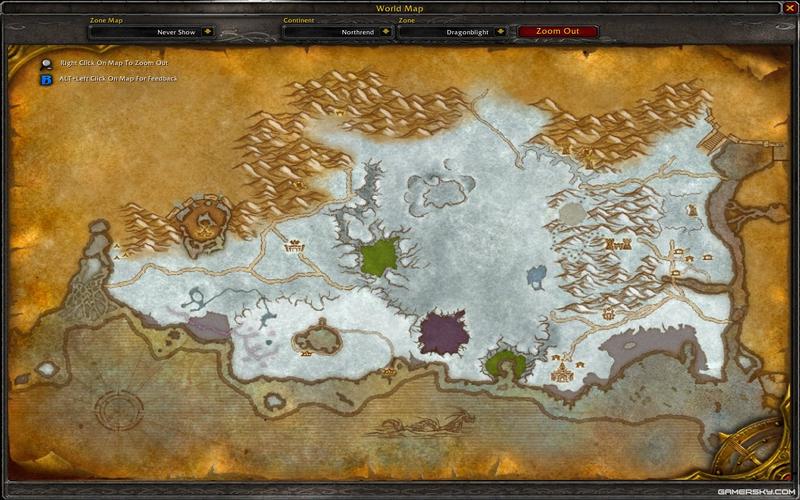Open the Zone Map dropdown
The width and height of the screenshot is (800, 500).
click(208, 31)
